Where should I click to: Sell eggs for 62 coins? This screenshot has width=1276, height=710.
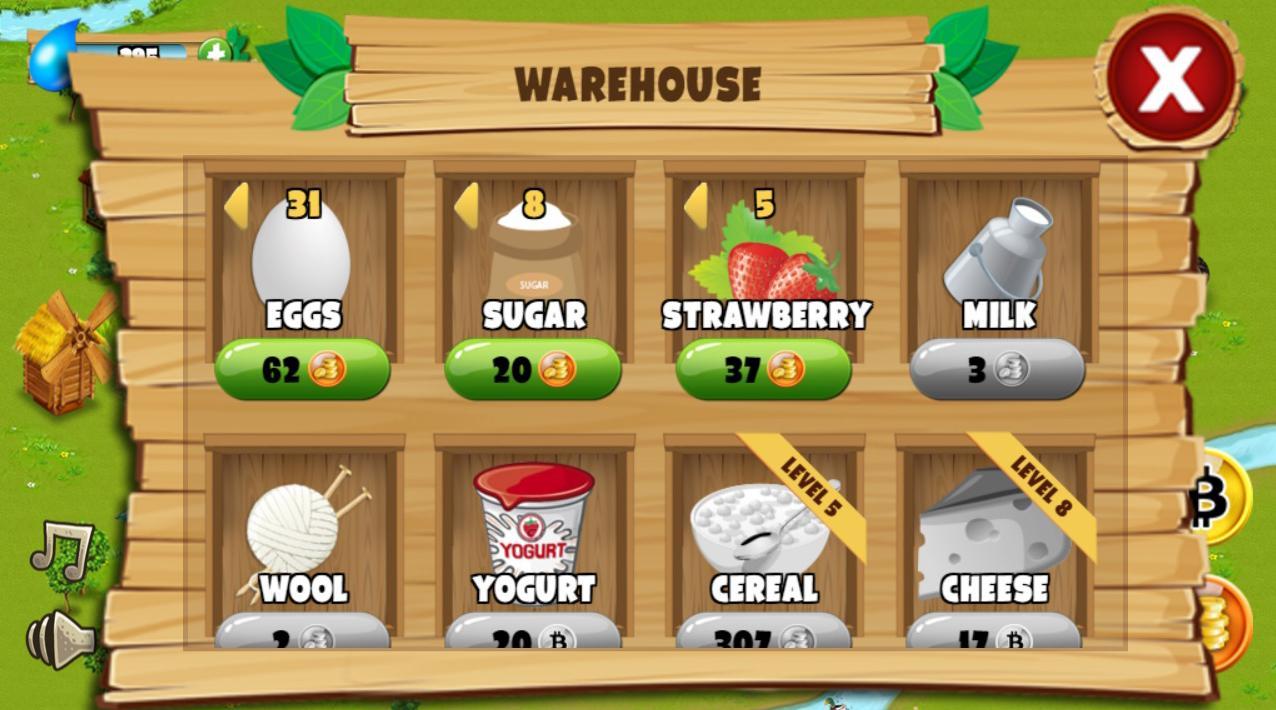302,370
